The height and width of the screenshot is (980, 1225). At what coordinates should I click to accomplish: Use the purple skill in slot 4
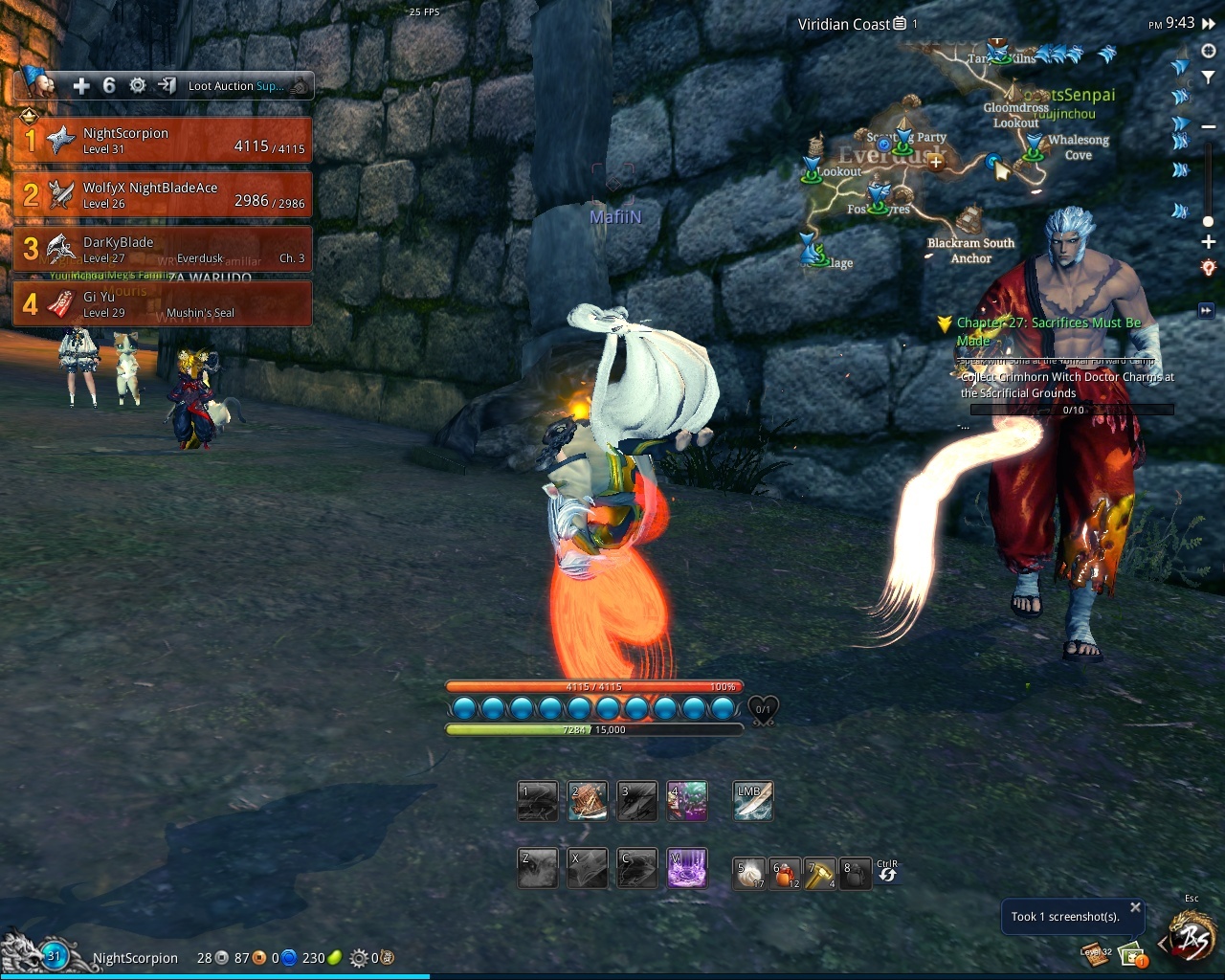point(687,802)
